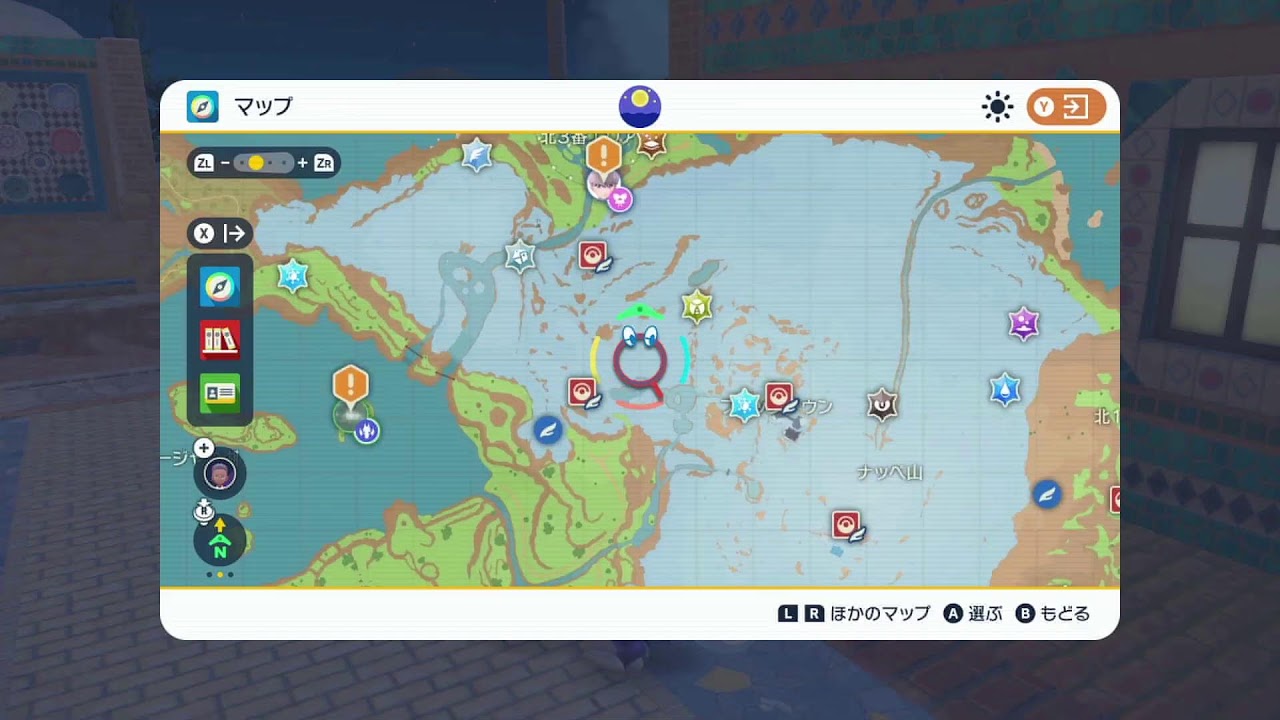Choose the Dark-type Tera Raid crystal
The height and width of the screenshot is (720, 1280).
coord(882,404)
